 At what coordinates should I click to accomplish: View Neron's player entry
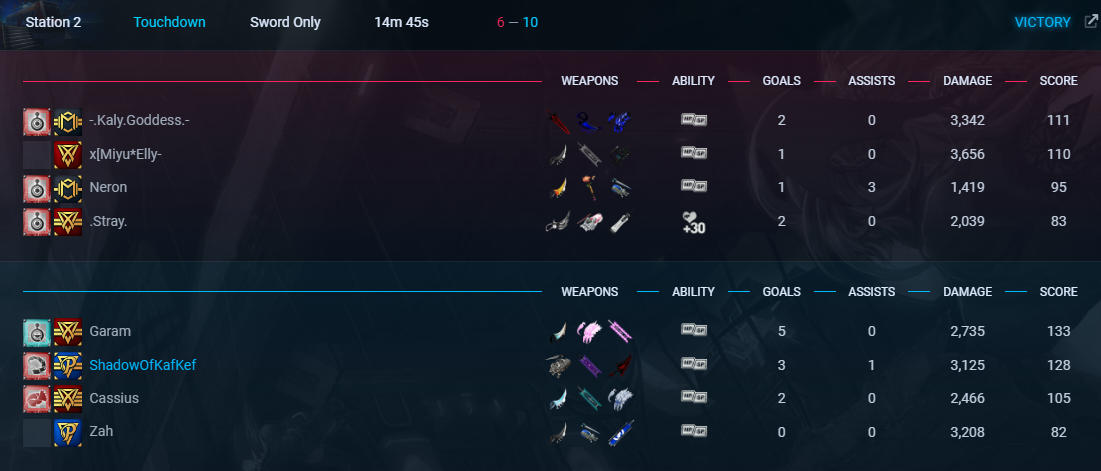pos(108,187)
